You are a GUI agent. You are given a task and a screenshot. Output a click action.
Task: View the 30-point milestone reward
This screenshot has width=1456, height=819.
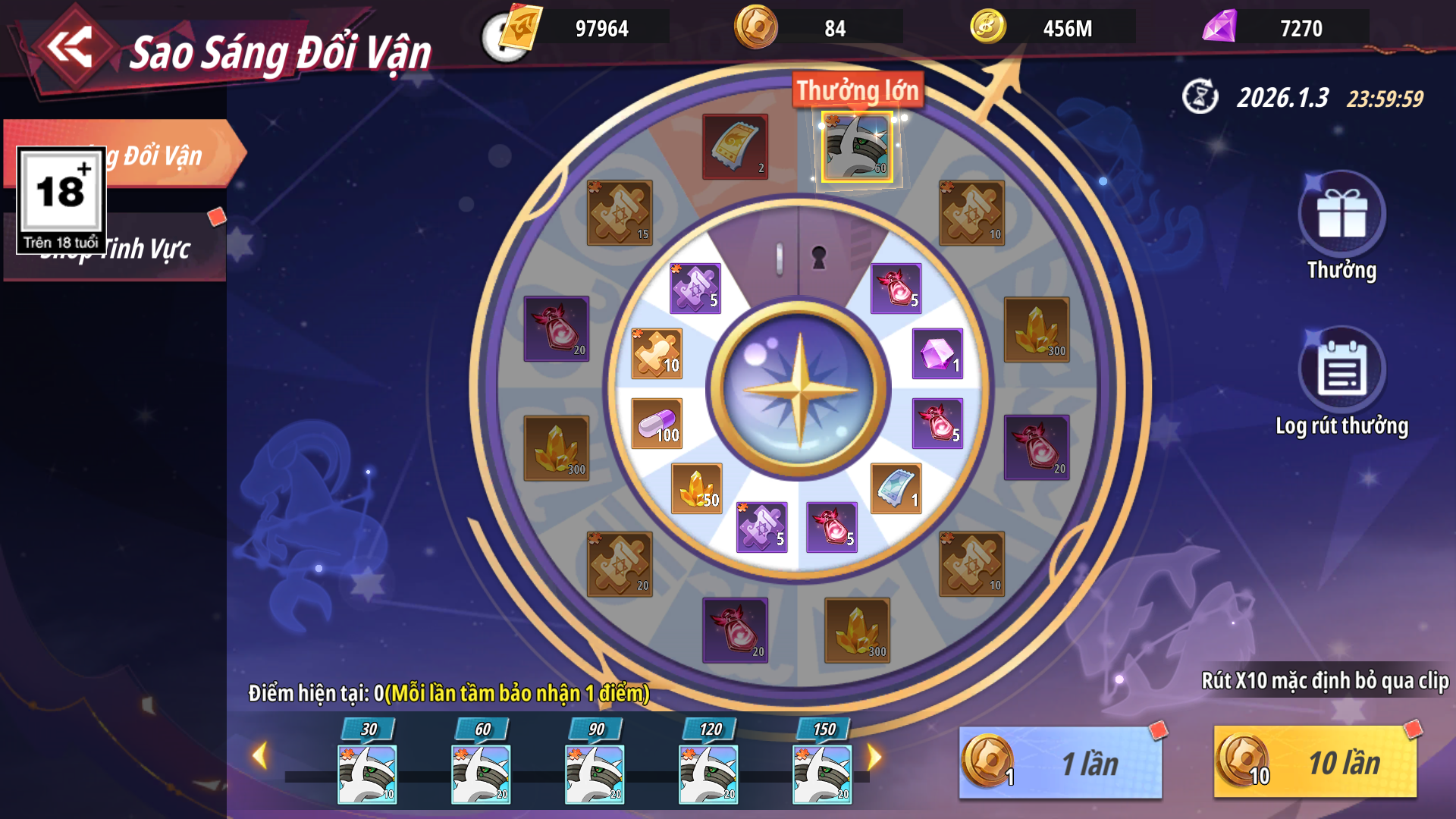coord(367,773)
